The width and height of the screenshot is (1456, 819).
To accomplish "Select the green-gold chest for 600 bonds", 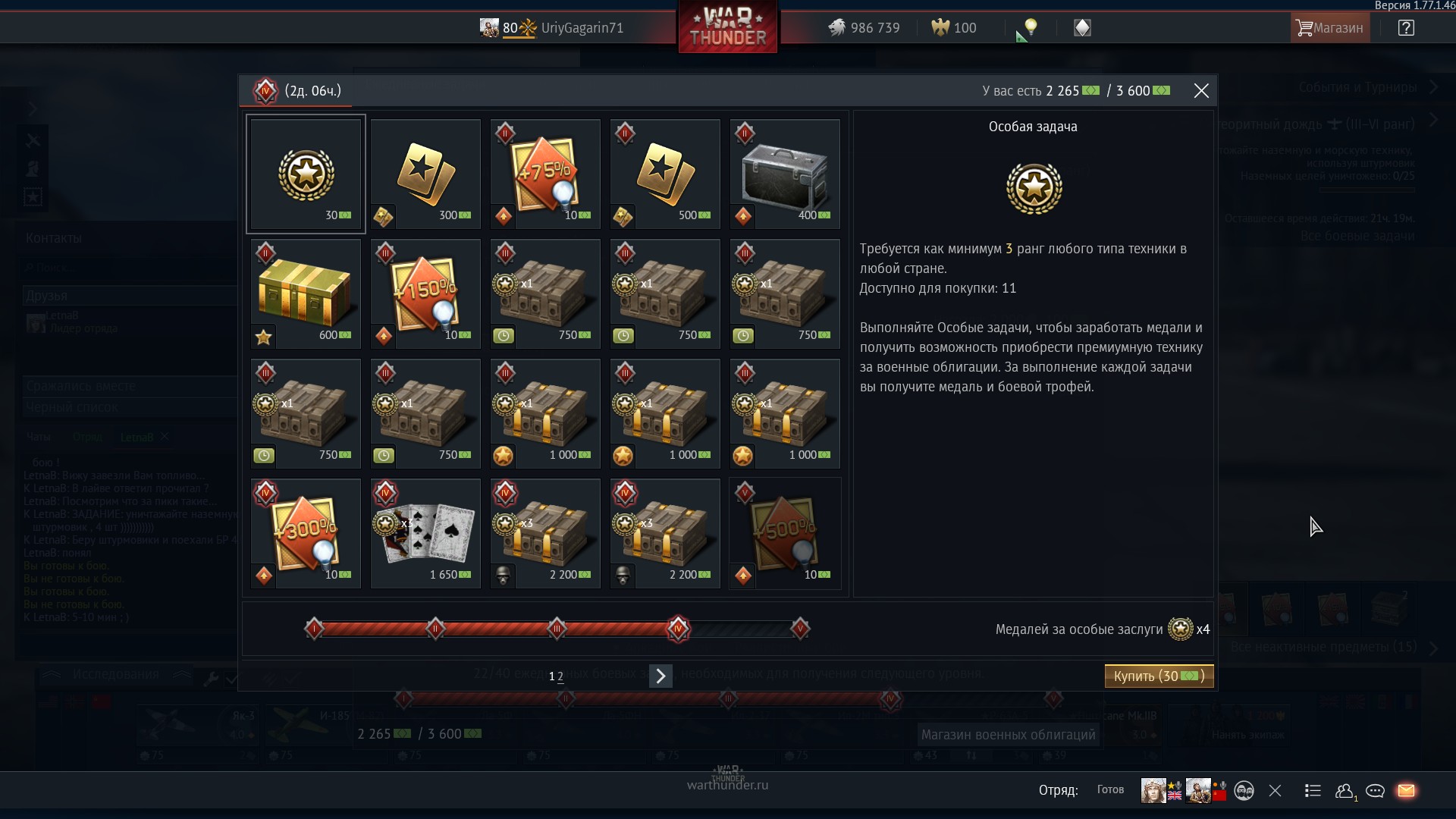I will click(306, 294).
